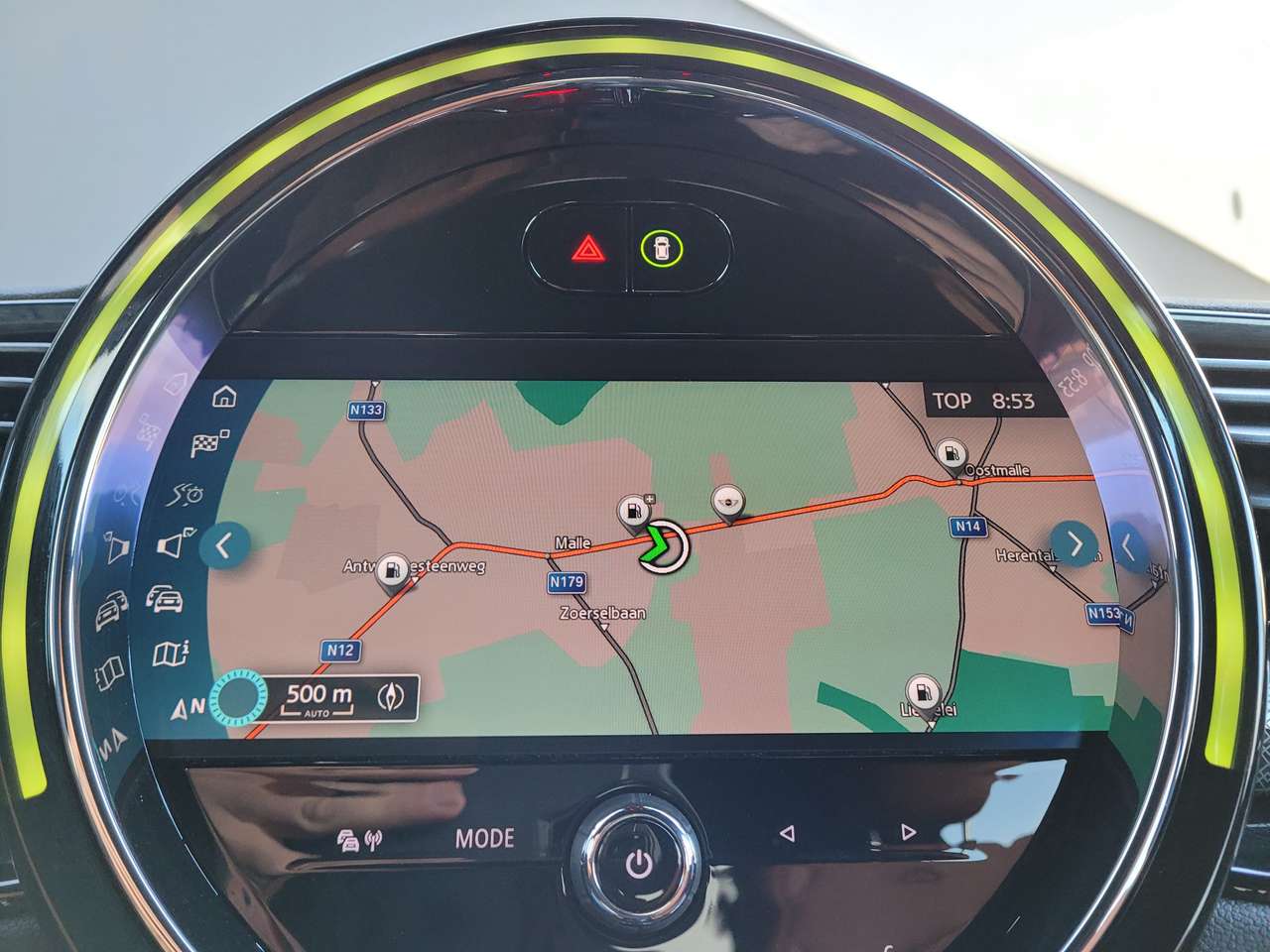
Task: Show traffic info with the cars icon
Action: [165, 598]
